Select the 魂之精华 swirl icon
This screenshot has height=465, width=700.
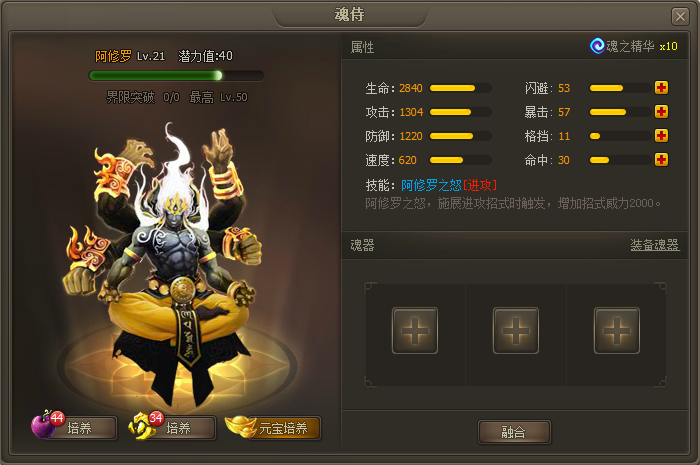point(598,46)
